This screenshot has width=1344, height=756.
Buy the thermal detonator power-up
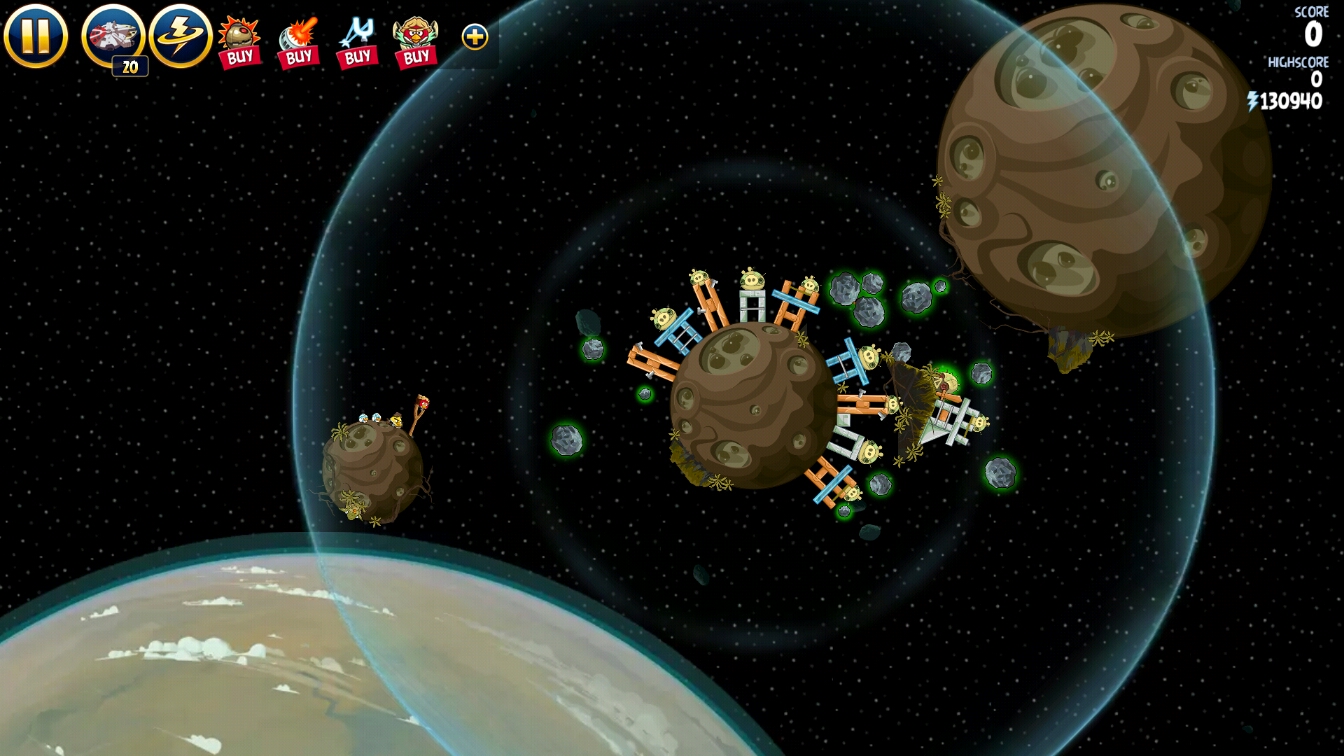click(x=239, y=41)
